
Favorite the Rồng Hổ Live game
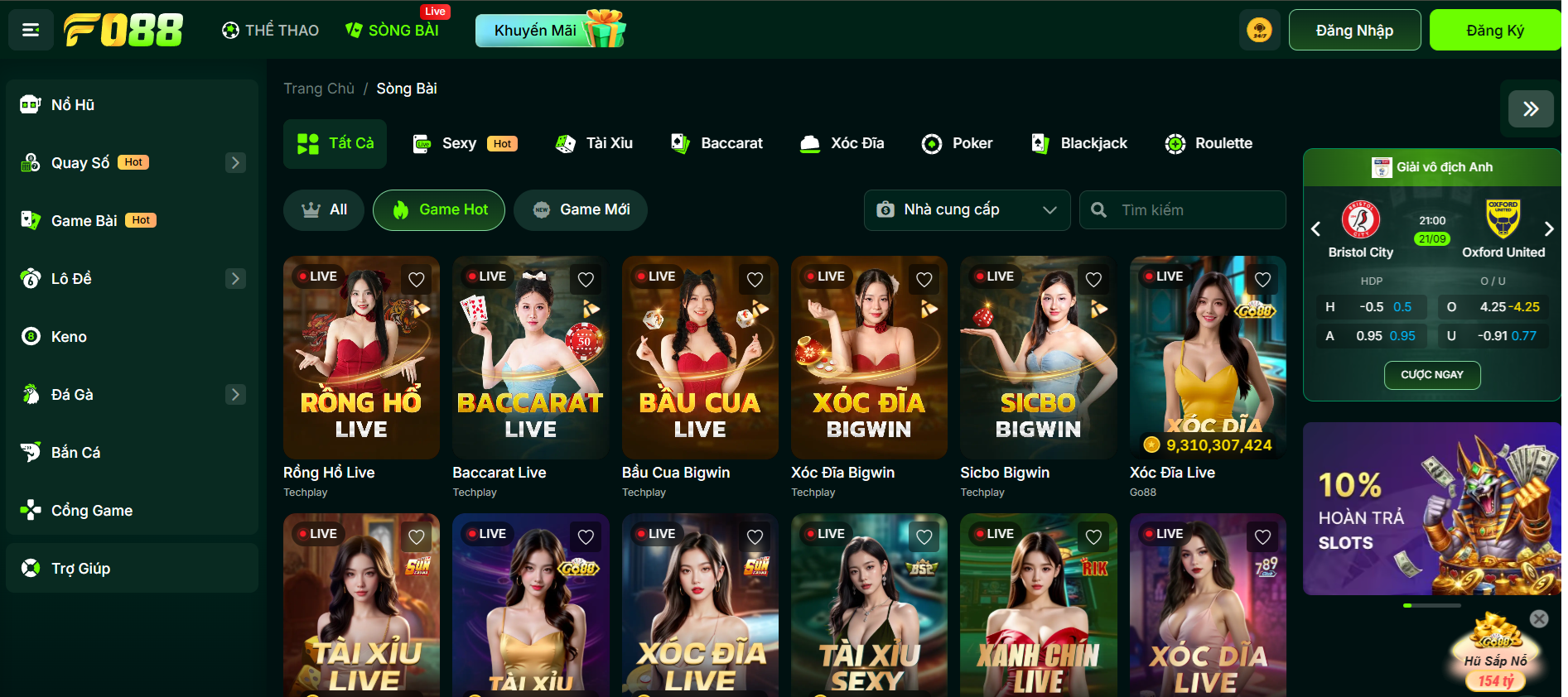[x=416, y=280]
